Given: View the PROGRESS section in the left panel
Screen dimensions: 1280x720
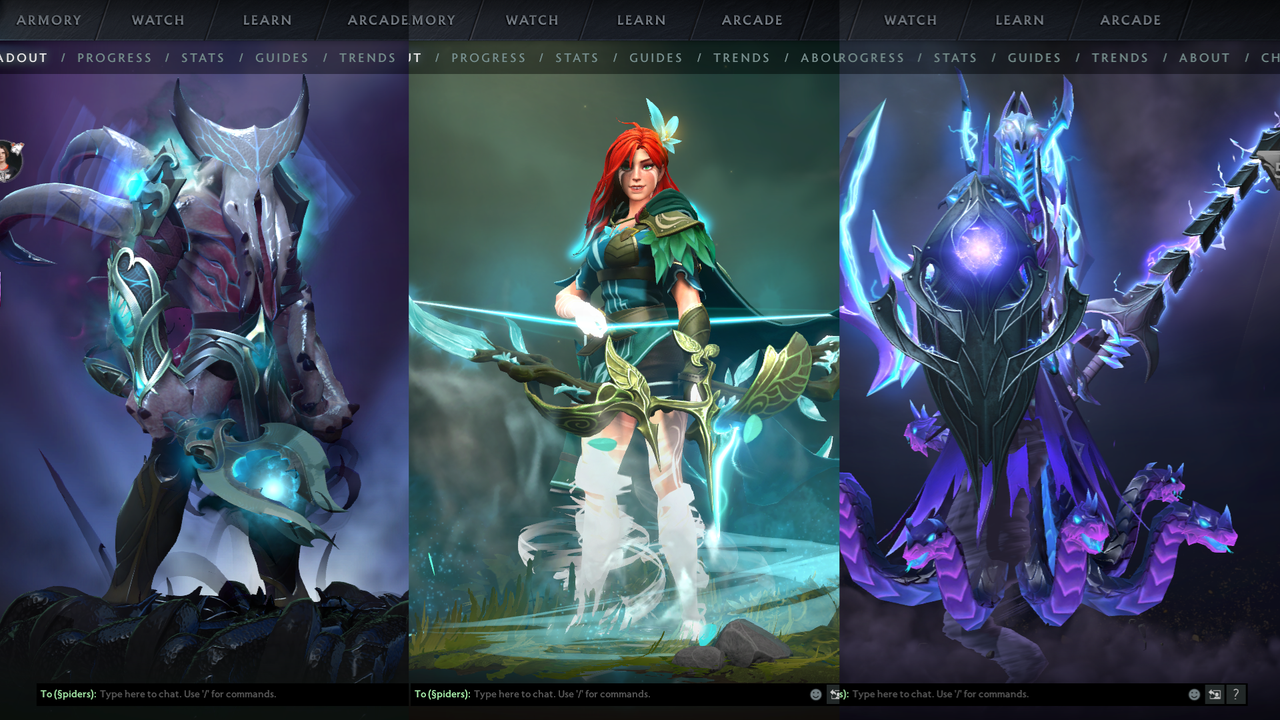Looking at the screenshot, I should (114, 58).
